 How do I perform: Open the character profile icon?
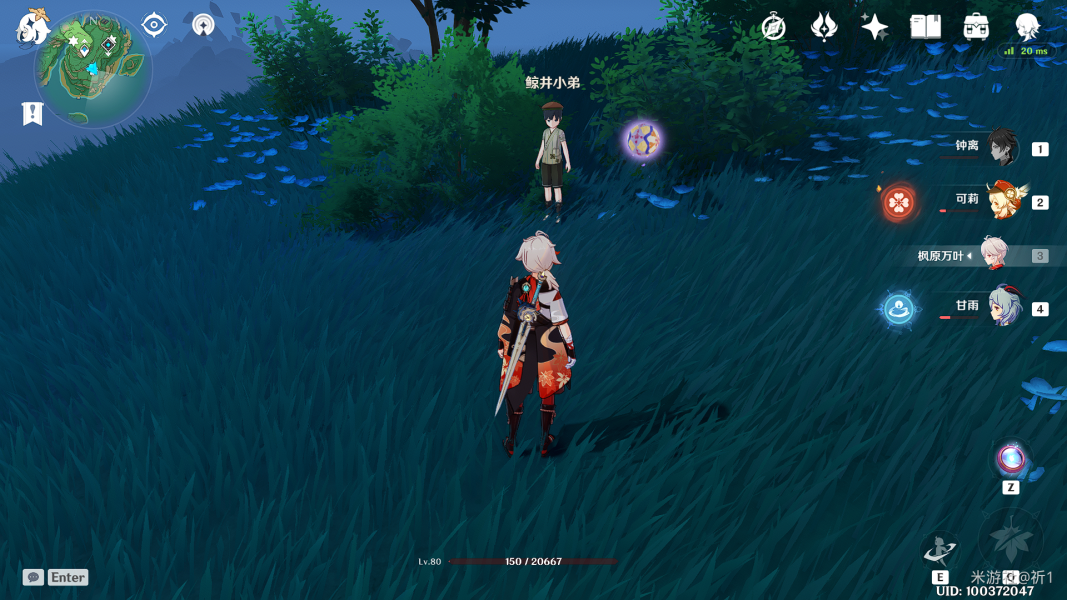1027,27
